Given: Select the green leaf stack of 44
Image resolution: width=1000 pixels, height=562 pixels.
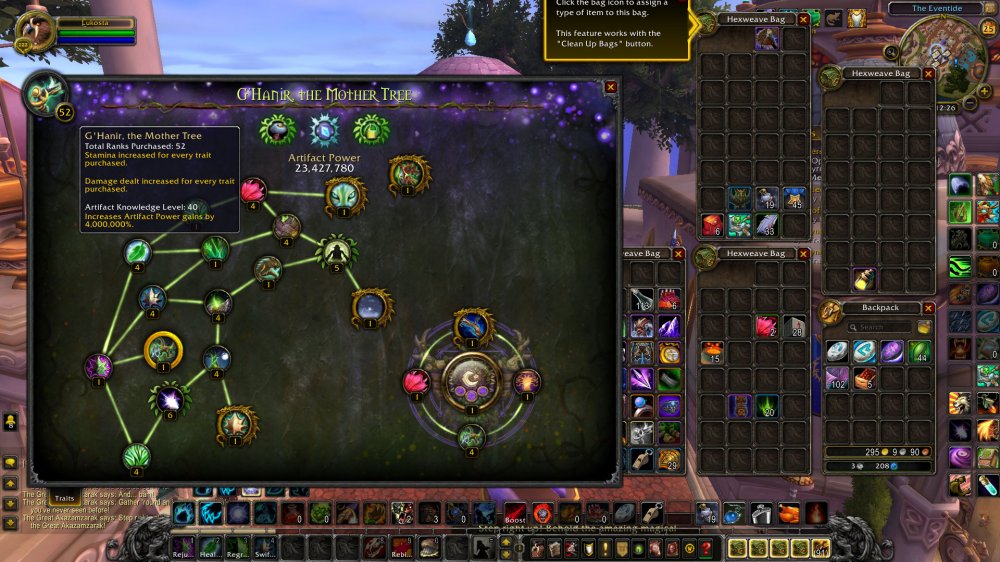Looking at the screenshot, I should (918, 352).
